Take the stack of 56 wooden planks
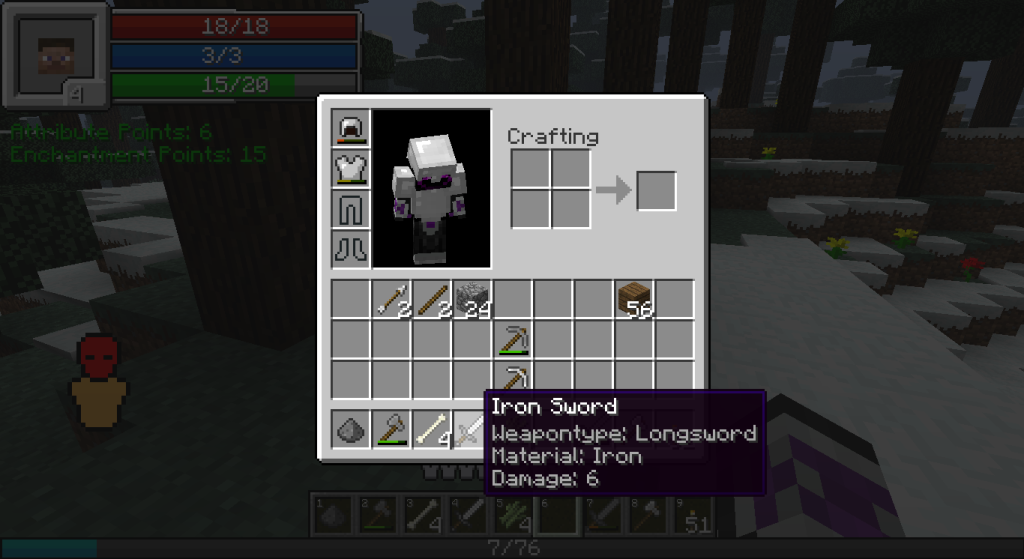The image size is (1024, 559). 634,300
